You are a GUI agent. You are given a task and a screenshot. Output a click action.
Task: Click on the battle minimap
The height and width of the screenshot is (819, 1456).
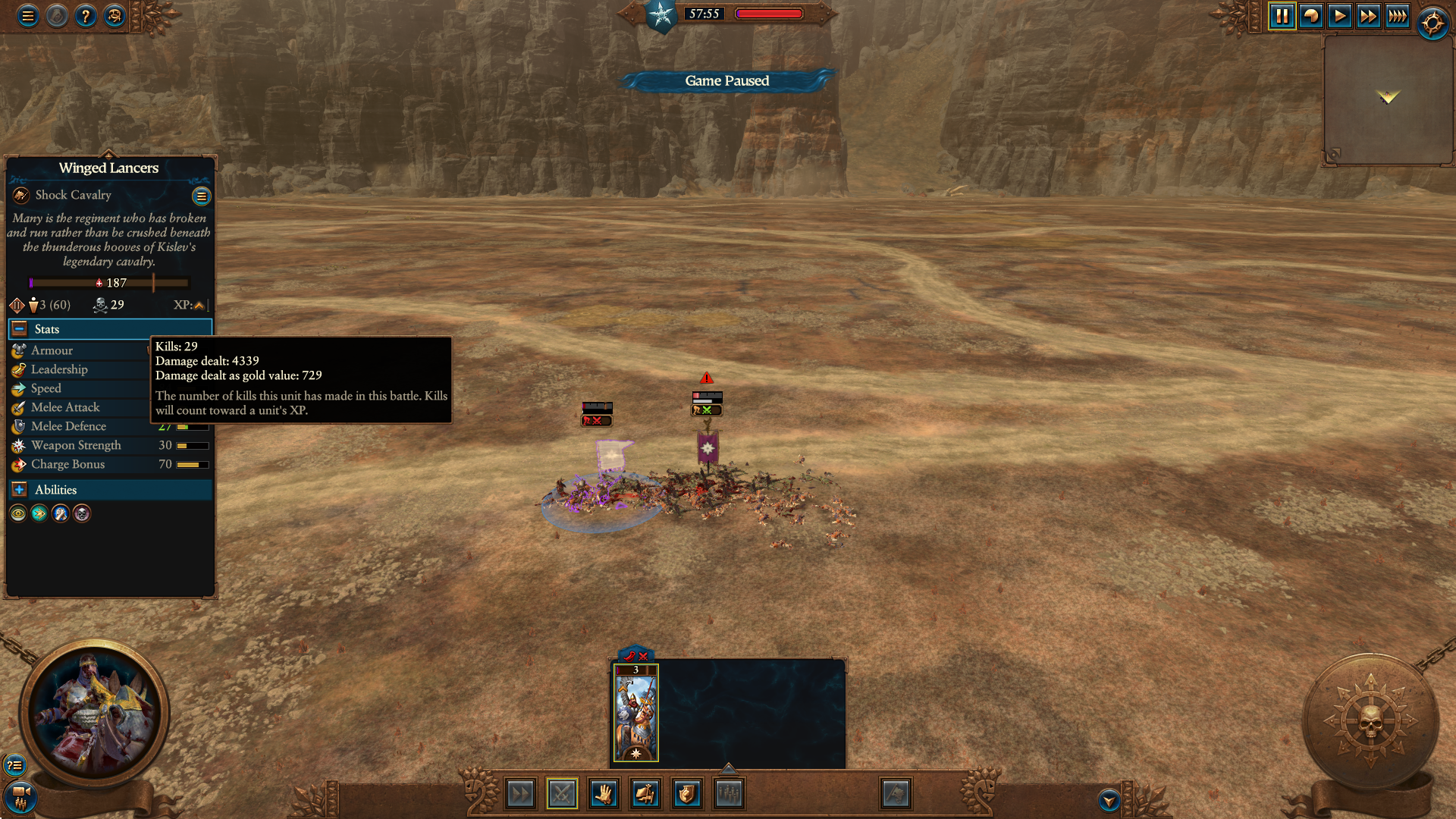pyautogui.click(x=1387, y=99)
